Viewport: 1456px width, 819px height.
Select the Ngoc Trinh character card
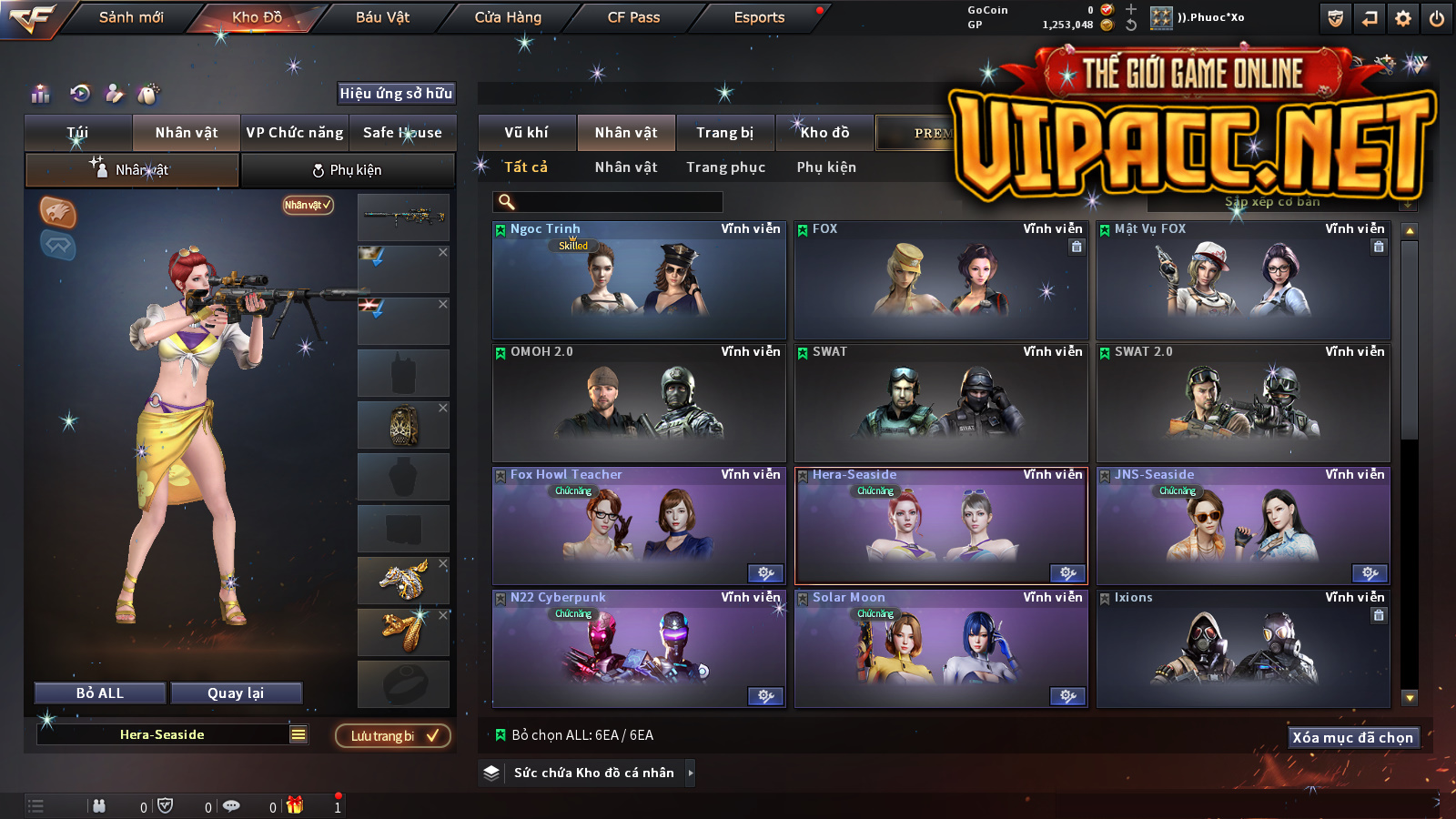click(639, 280)
